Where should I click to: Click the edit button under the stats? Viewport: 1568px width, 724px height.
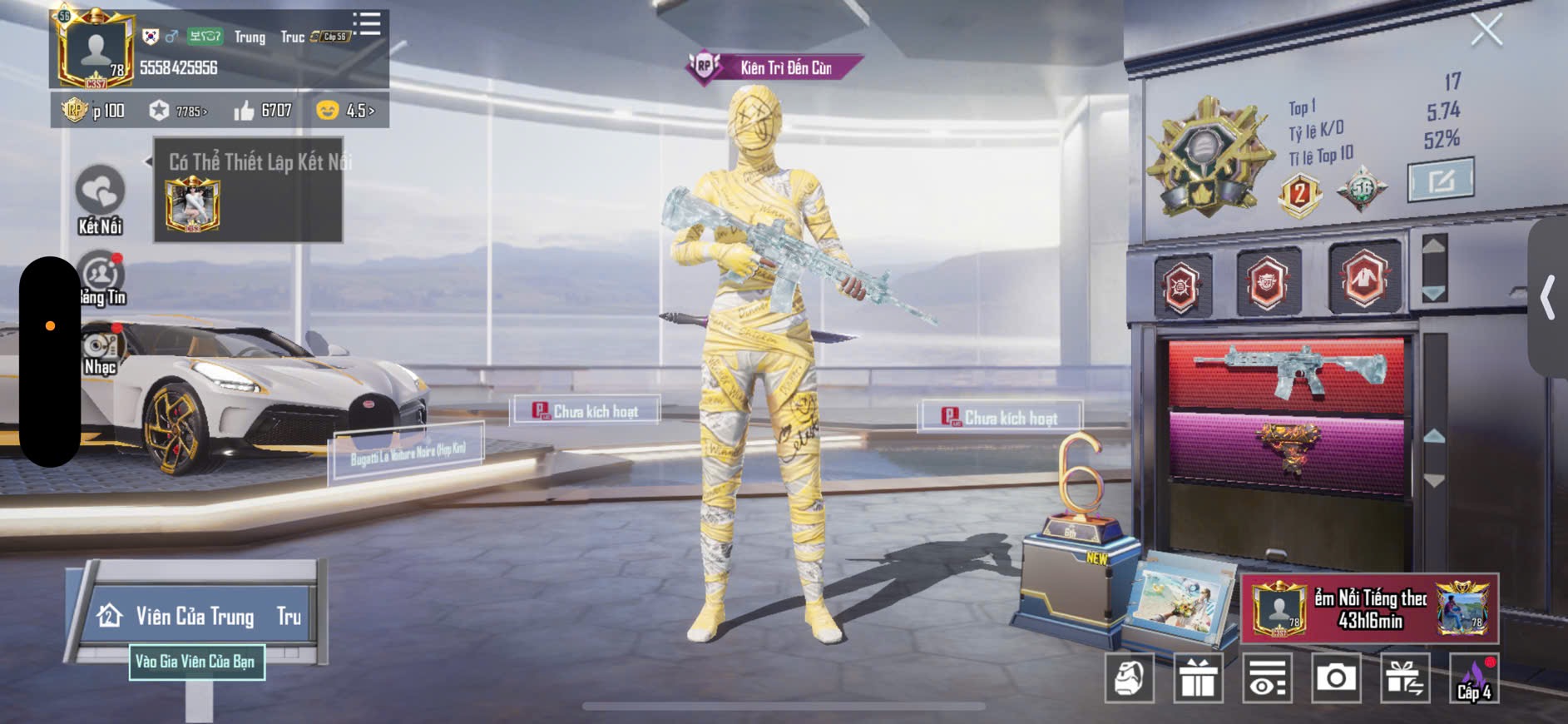tap(1440, 179)
